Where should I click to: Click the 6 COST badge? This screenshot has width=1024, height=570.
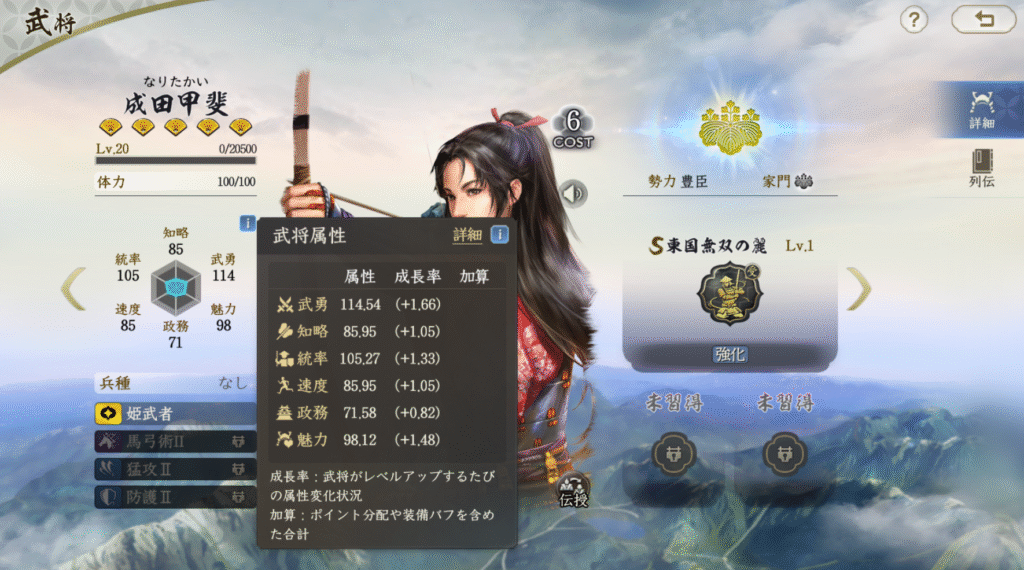(x=573, y=128)
